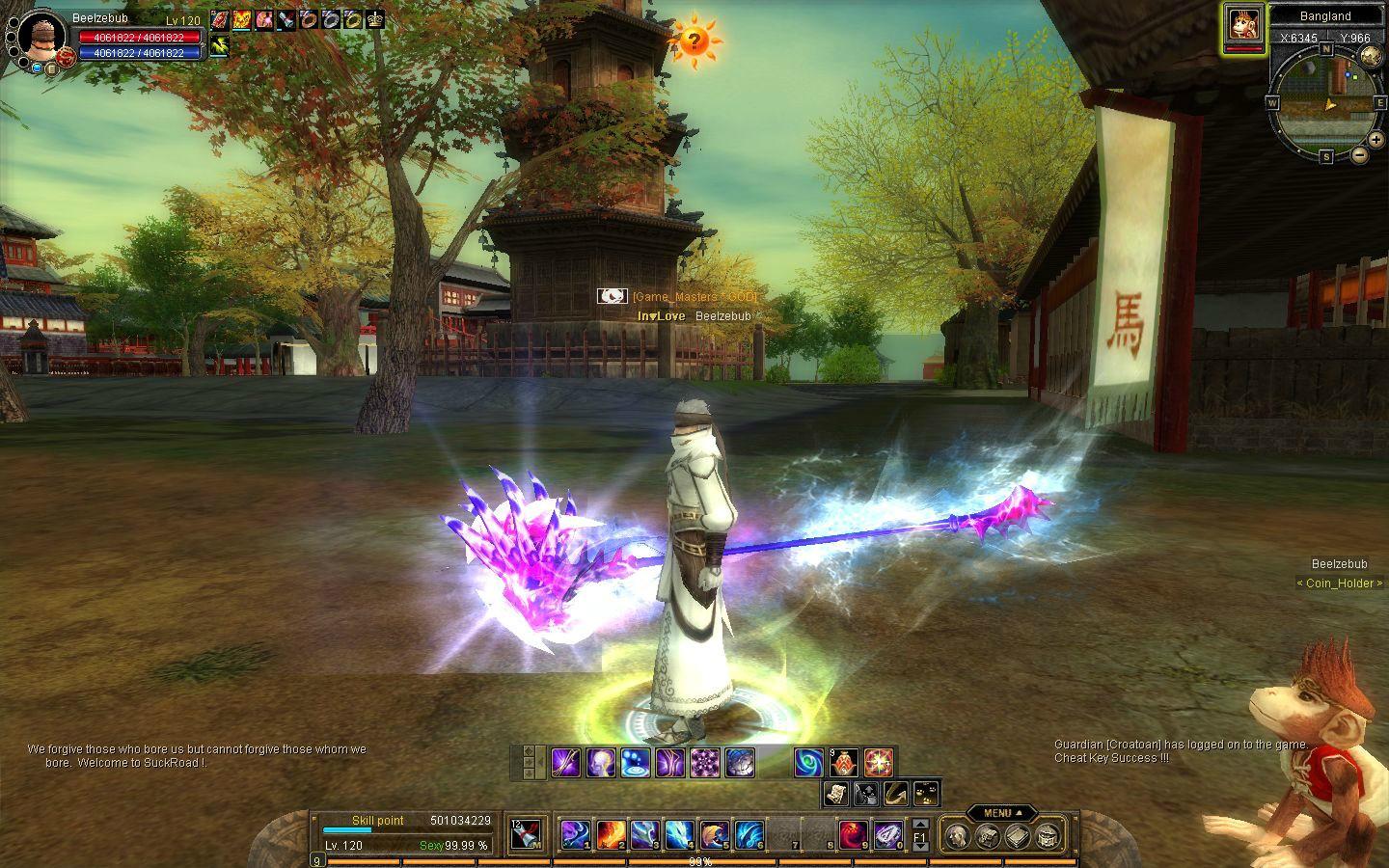Select the crown buff icon

click(x=375, y=18)
